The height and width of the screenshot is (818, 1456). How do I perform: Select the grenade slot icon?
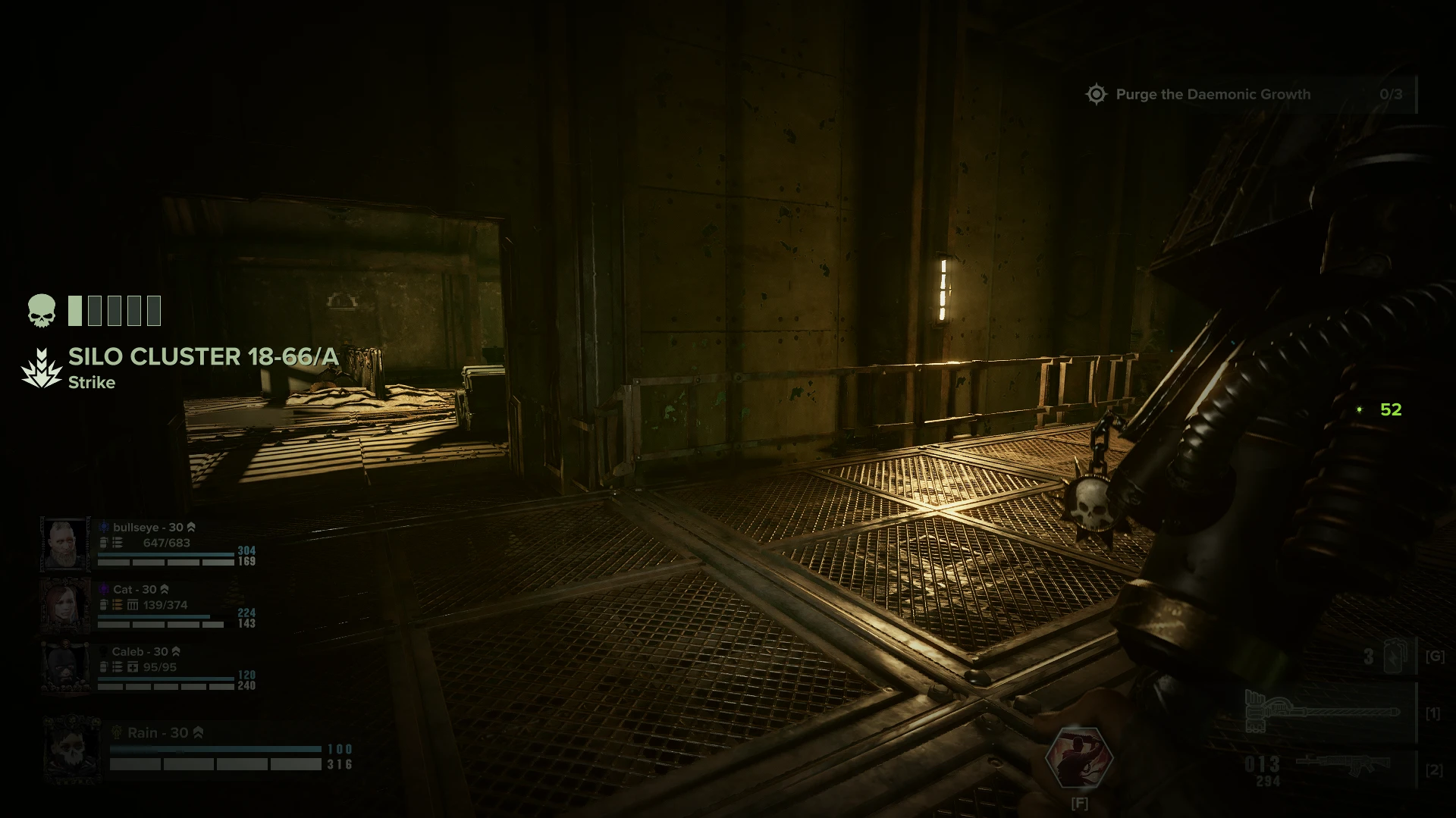pos(1396,657)
